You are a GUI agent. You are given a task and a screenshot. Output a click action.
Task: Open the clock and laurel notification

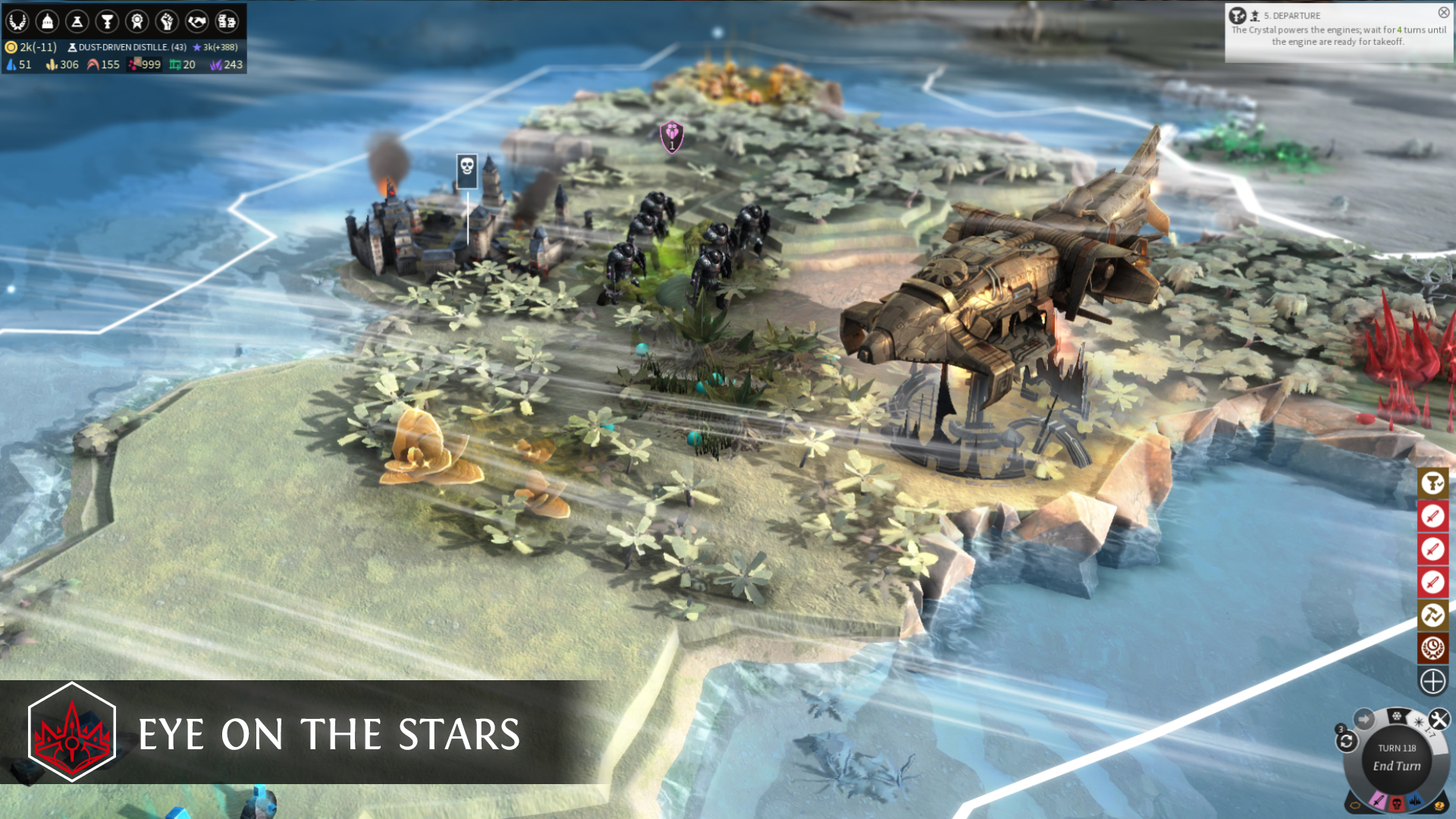coord(1432,648)
